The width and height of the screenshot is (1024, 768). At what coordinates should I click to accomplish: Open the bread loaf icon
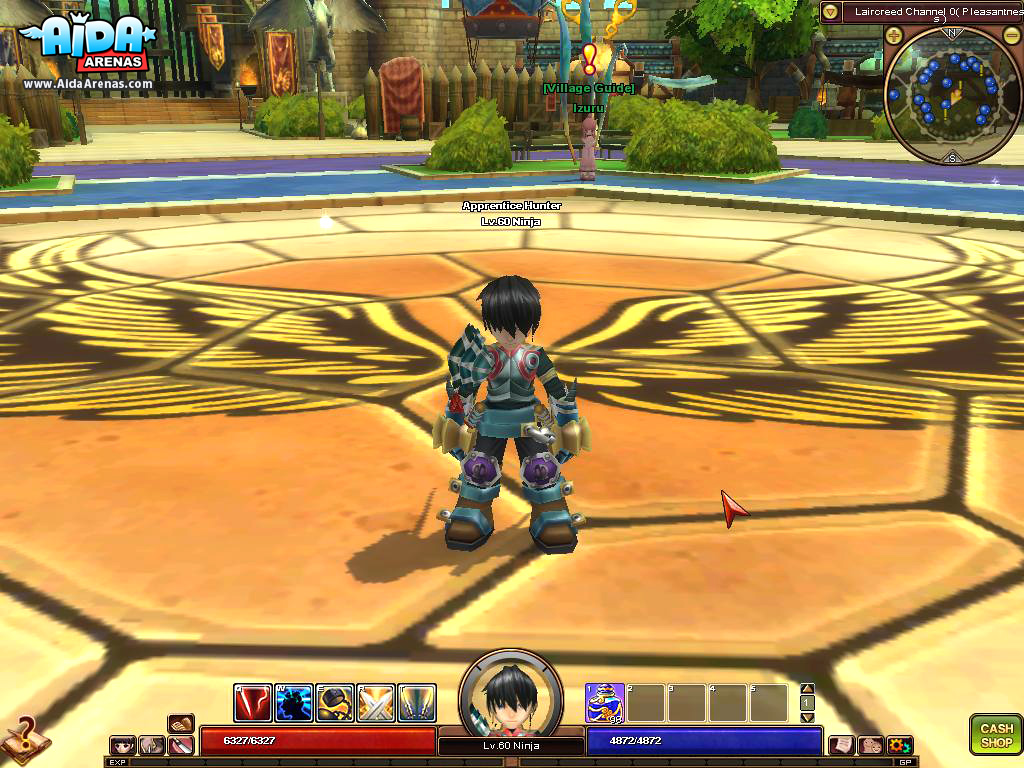pyautogui.click(x=181, y=723)
